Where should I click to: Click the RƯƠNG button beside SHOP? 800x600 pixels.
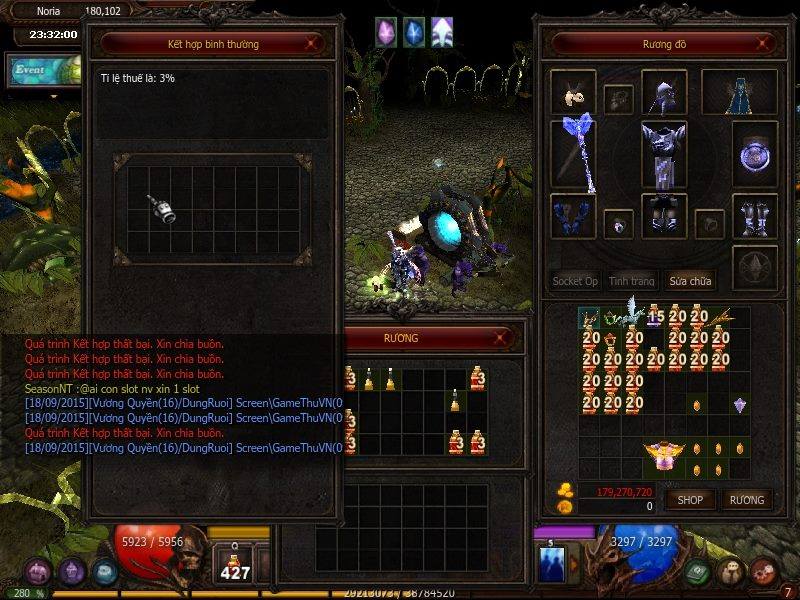(x=746, y=500)
